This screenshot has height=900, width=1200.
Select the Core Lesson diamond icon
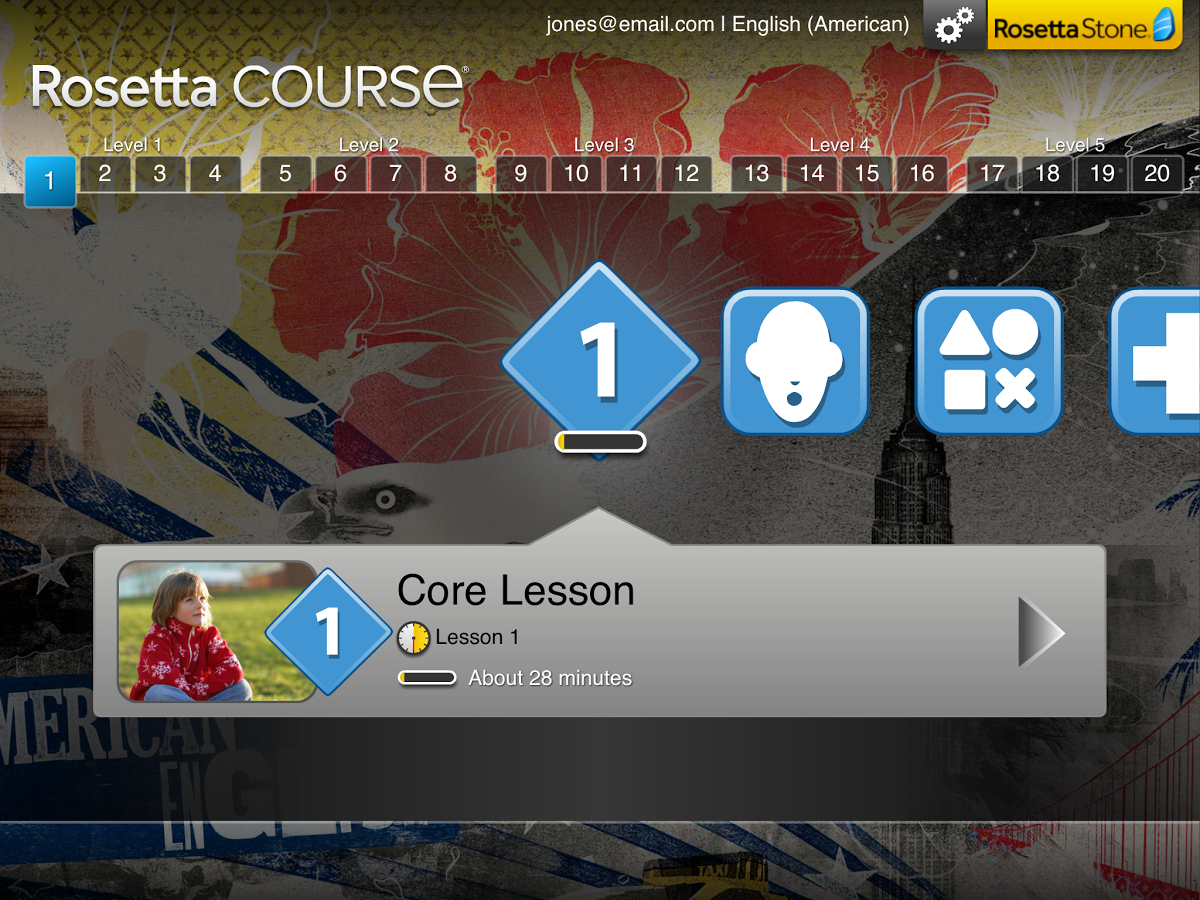point(600,360)
